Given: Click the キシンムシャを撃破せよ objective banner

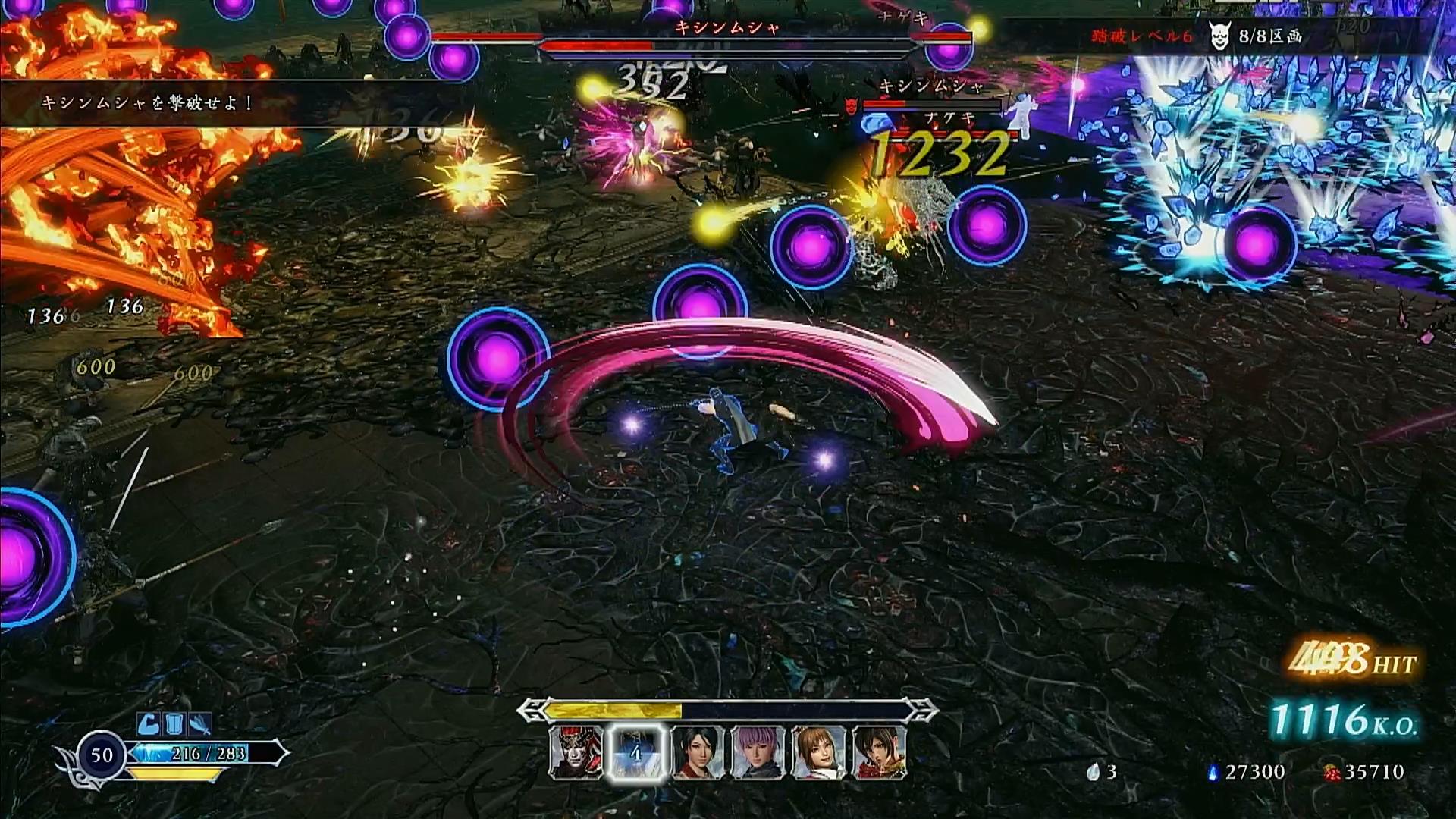Looking at the screenshot, I should click(x=148, y=103).
